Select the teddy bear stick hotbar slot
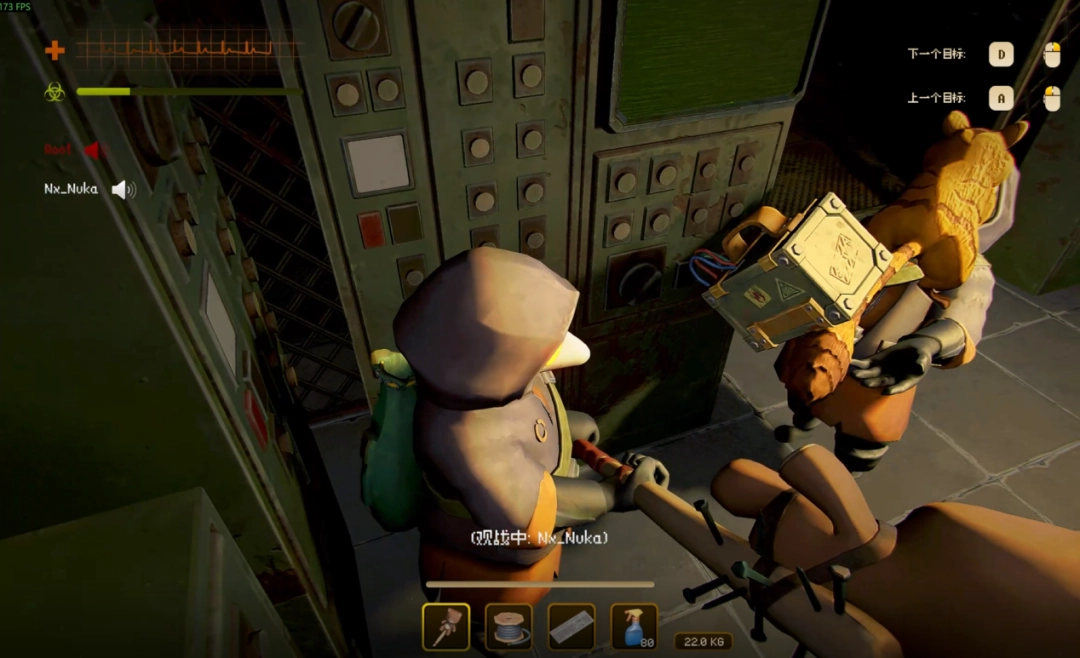 pyautogui.click(x=446, y=627)
